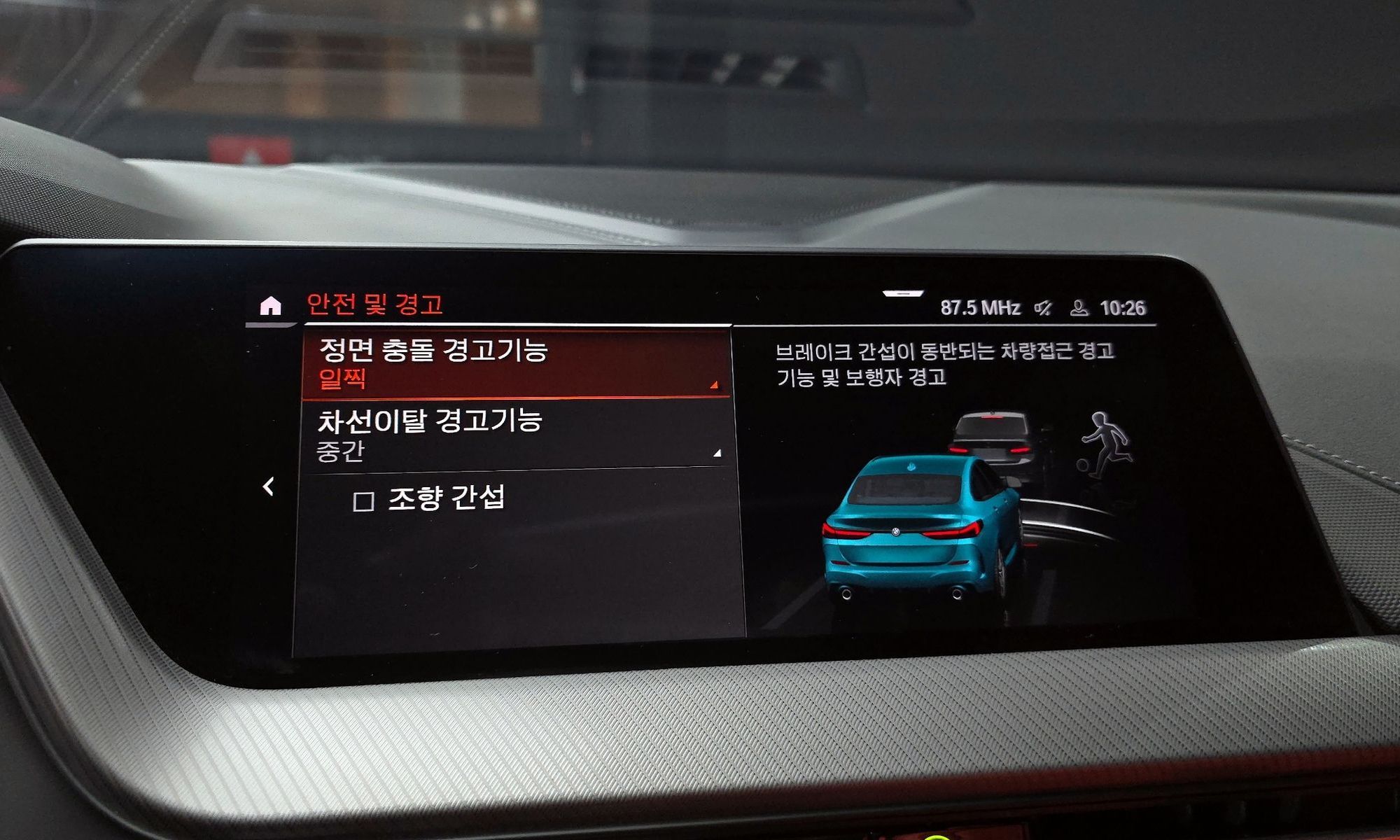1400x840 pixels.
Task: Tap the driver profile icon
Action: click(1079, 308)
